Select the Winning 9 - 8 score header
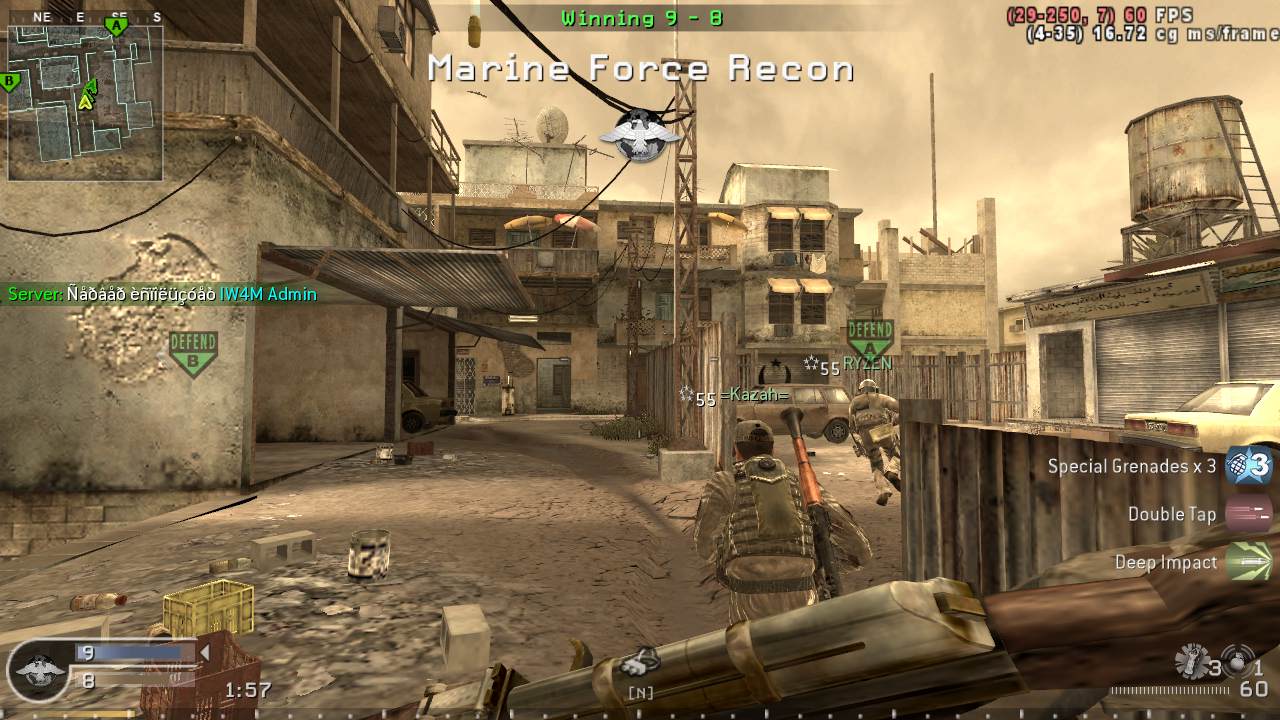This screenshot has width=1280, height=720. [x=640, y=18]
